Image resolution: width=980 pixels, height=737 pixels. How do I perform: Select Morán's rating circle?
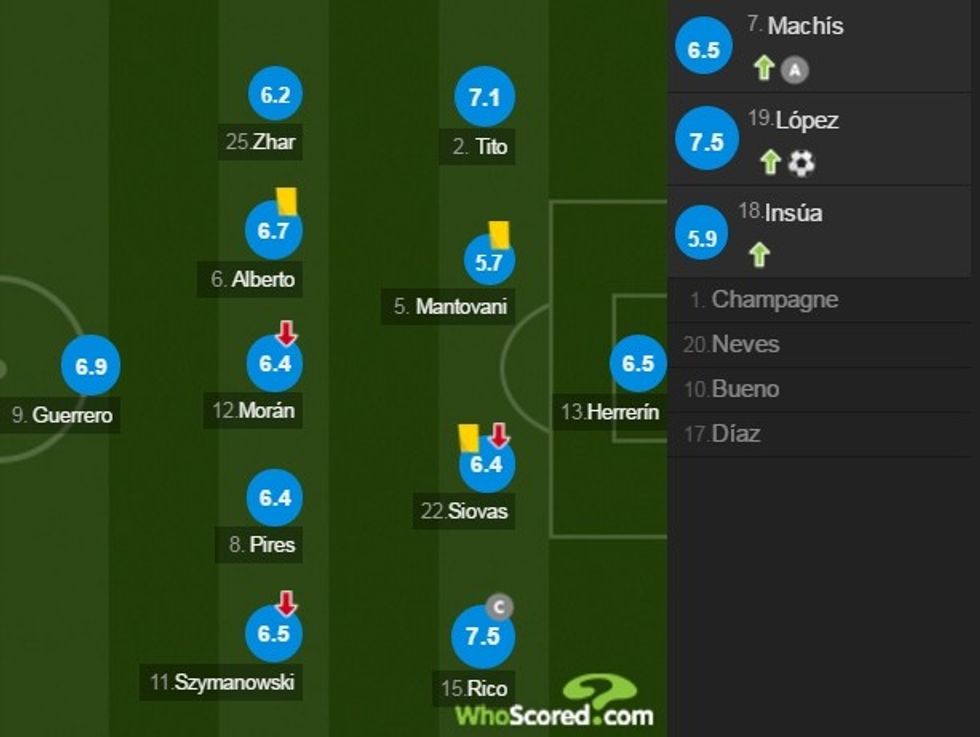coord(275,363)
